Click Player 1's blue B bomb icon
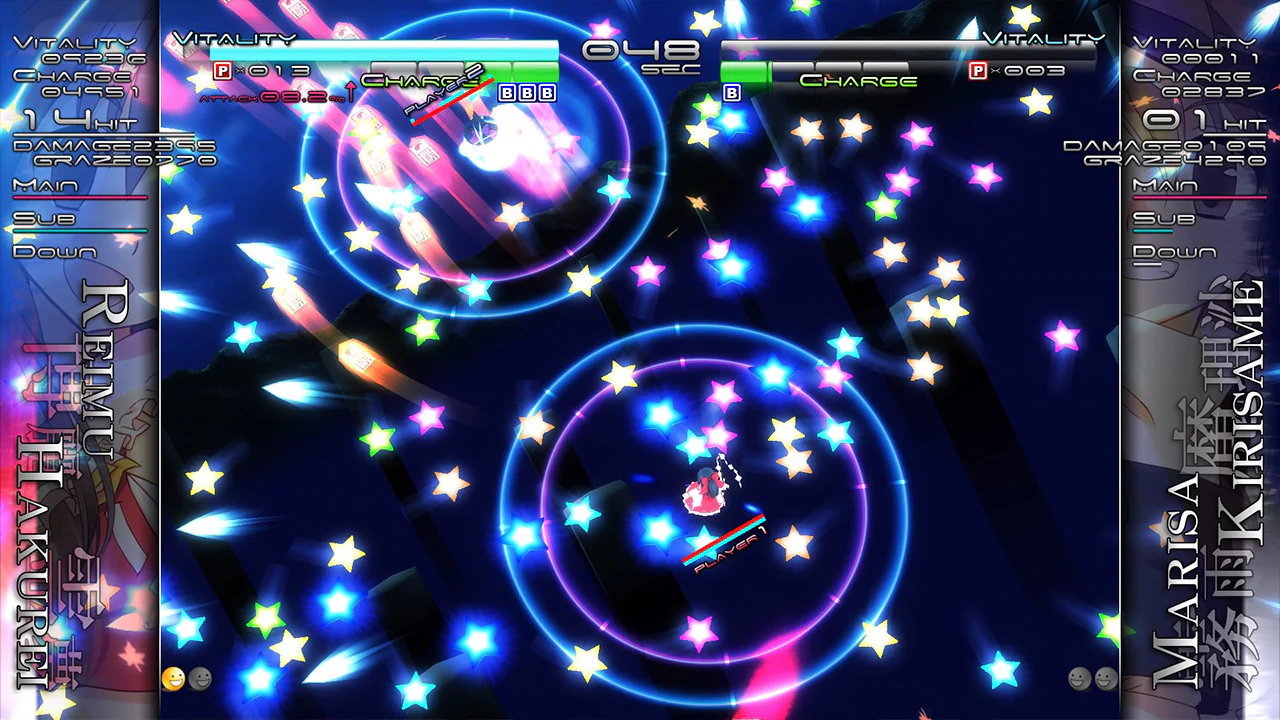 [x=731, y=92]
